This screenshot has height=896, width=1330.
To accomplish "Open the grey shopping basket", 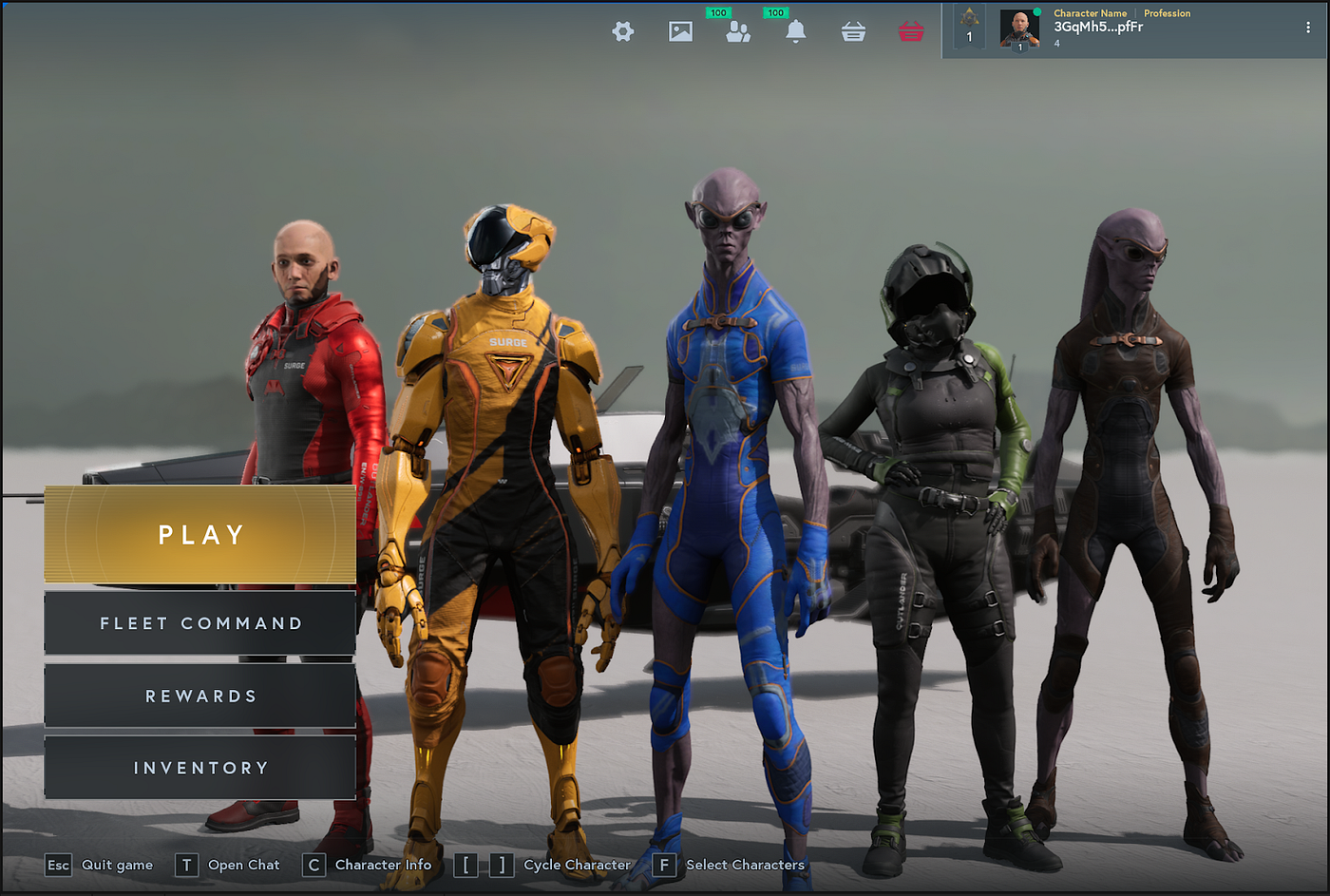I will tap(853, 31).
